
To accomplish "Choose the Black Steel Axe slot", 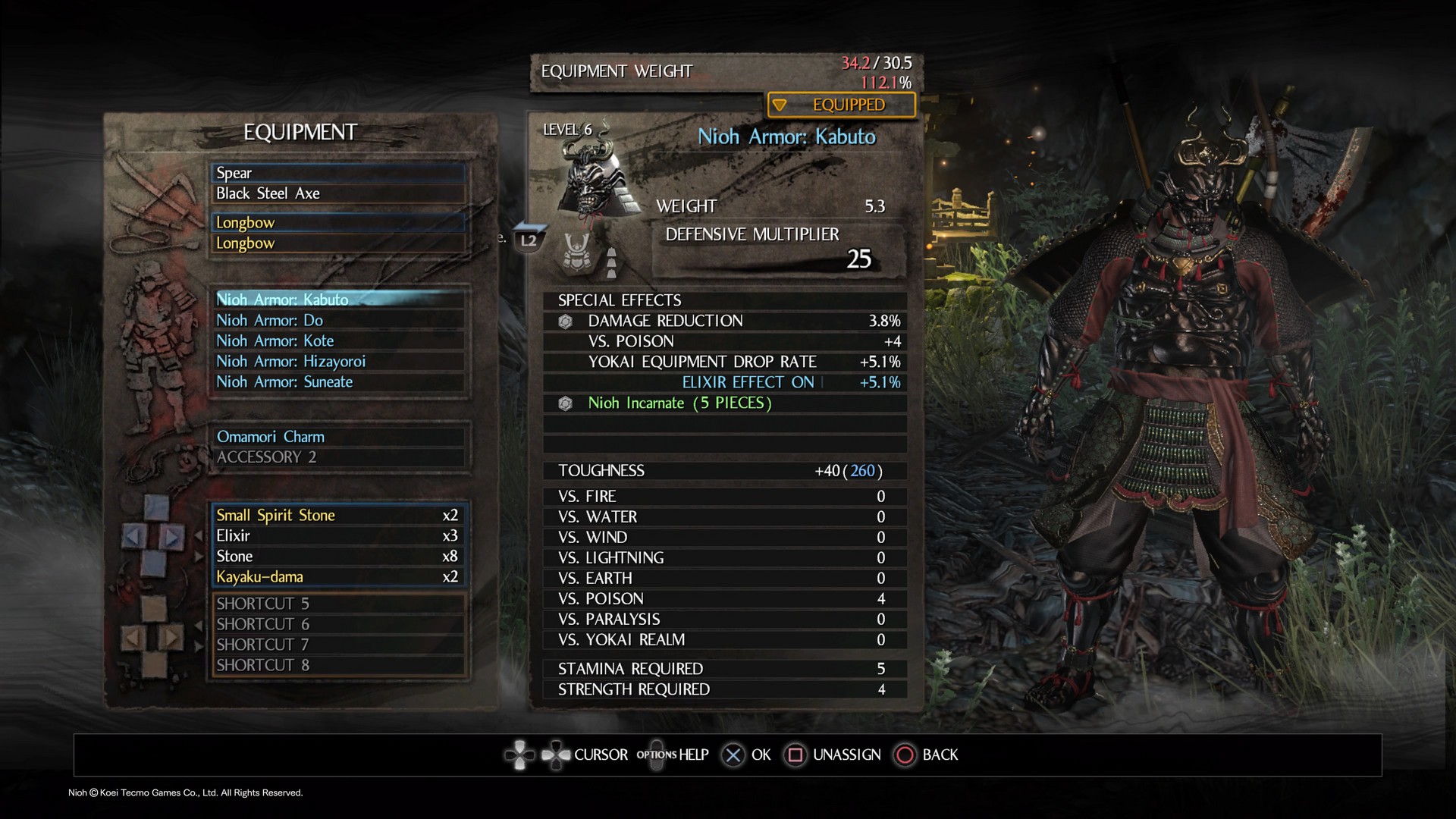I will pyautogui.click(x=338, y=193).
